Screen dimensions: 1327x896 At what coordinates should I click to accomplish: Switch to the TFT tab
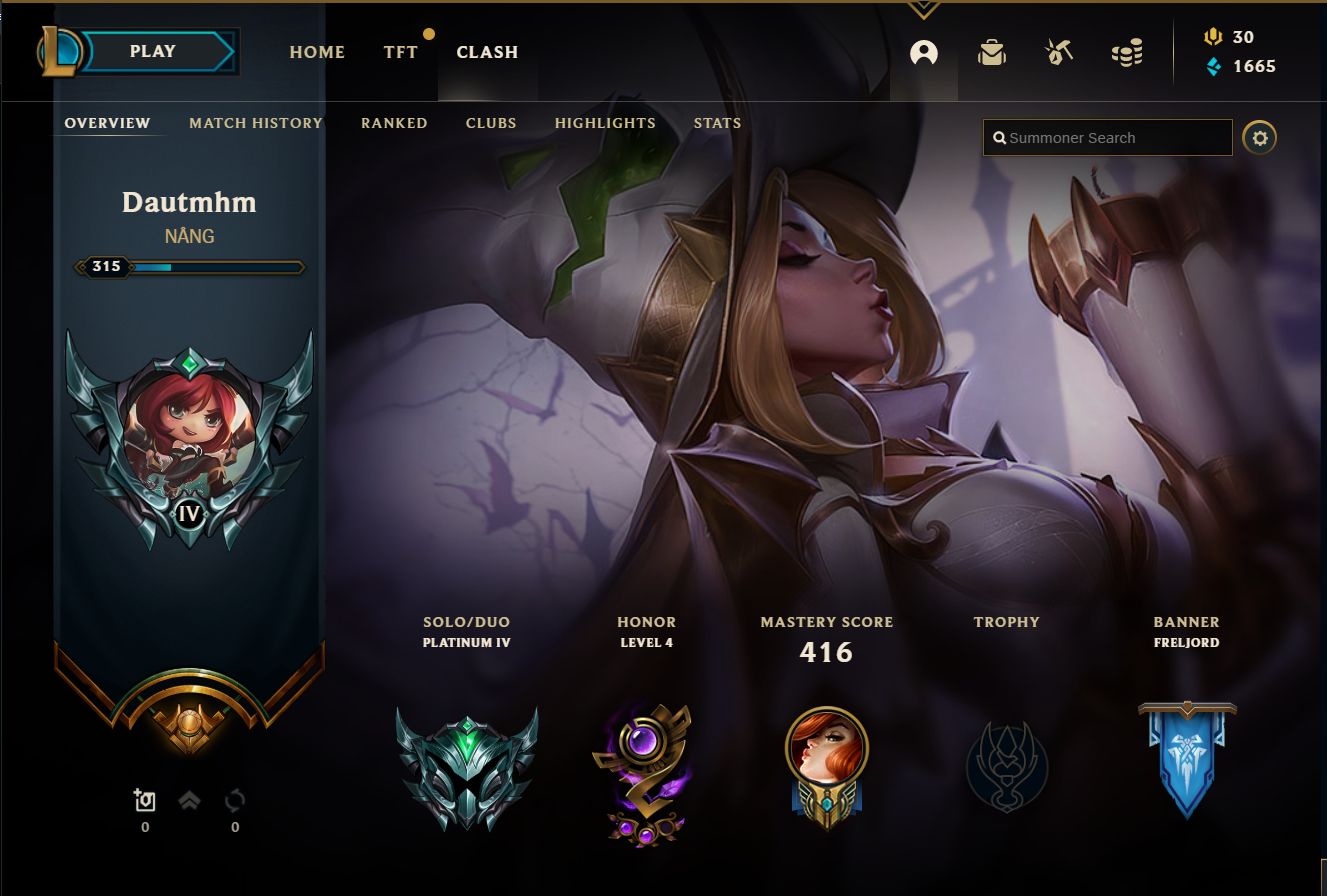[x=400, y=52]
